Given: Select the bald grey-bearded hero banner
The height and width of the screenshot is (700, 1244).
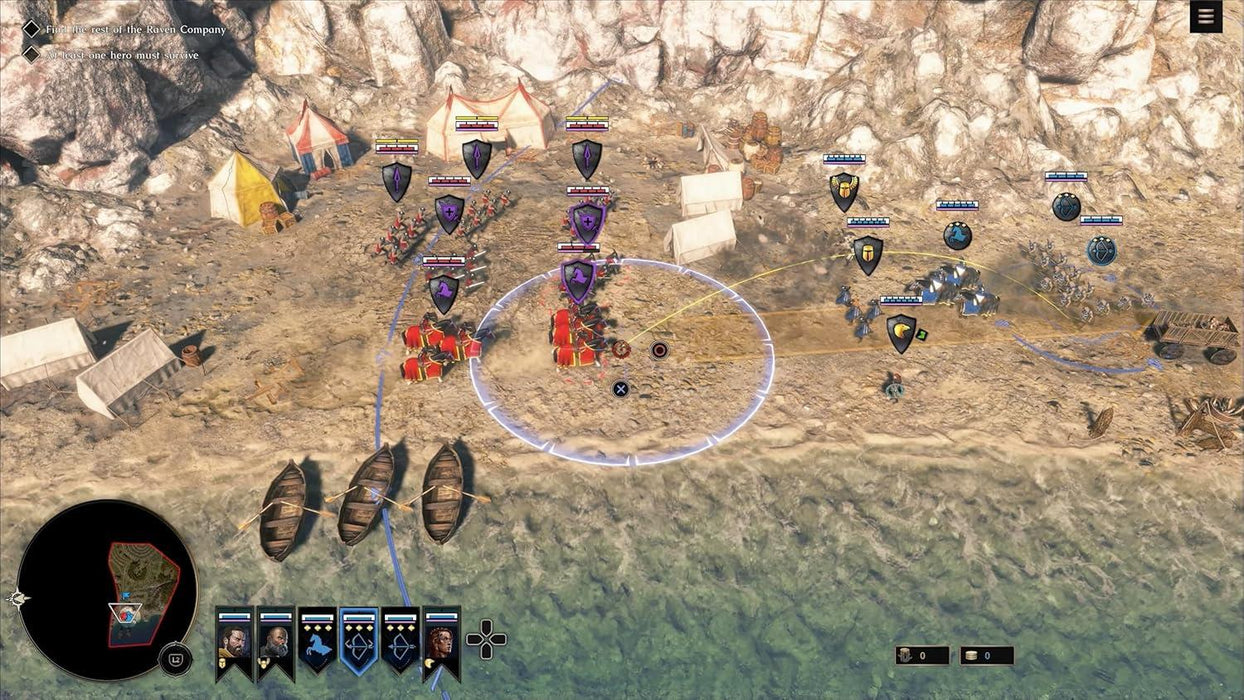Looking at the screenshot, I should click(x=275, y=642).
